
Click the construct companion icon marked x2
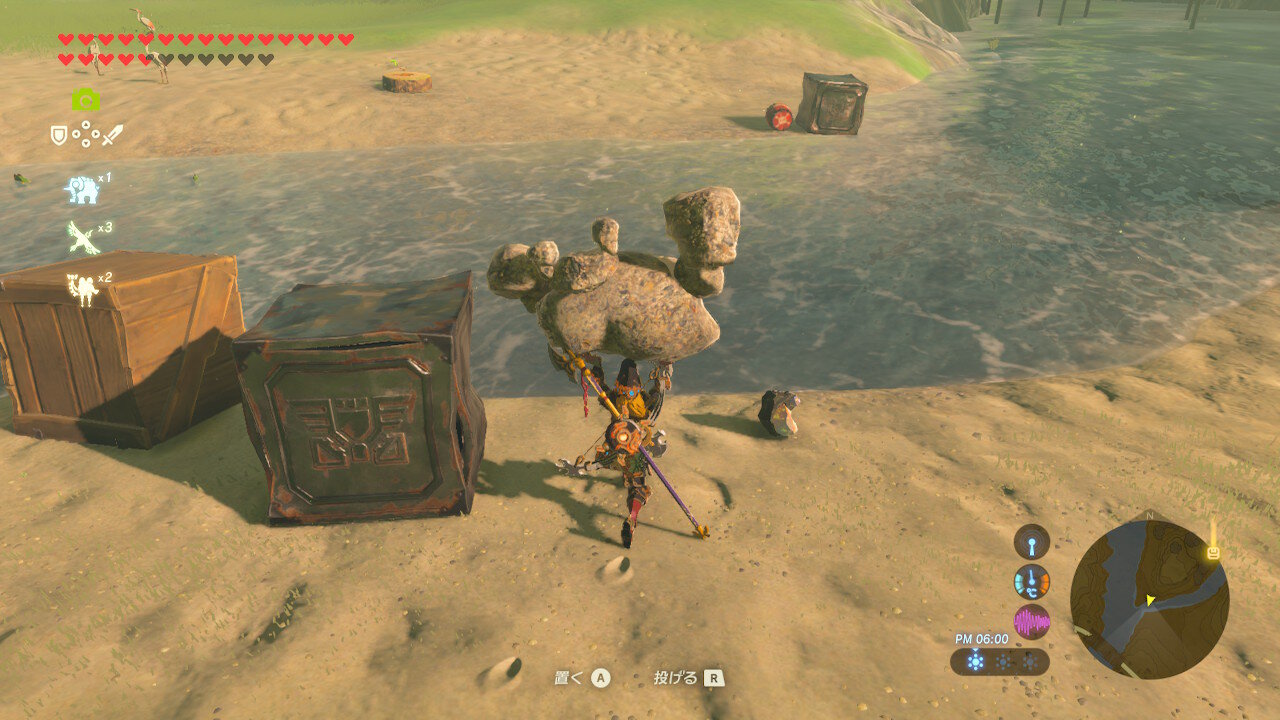82,284
